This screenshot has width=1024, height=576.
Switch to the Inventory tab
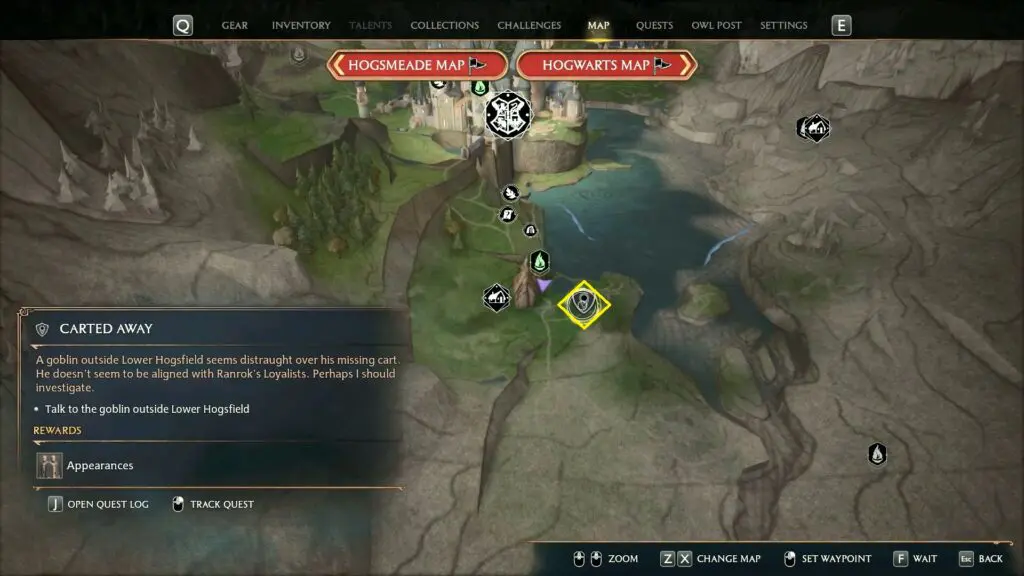[x=301, y=25]
